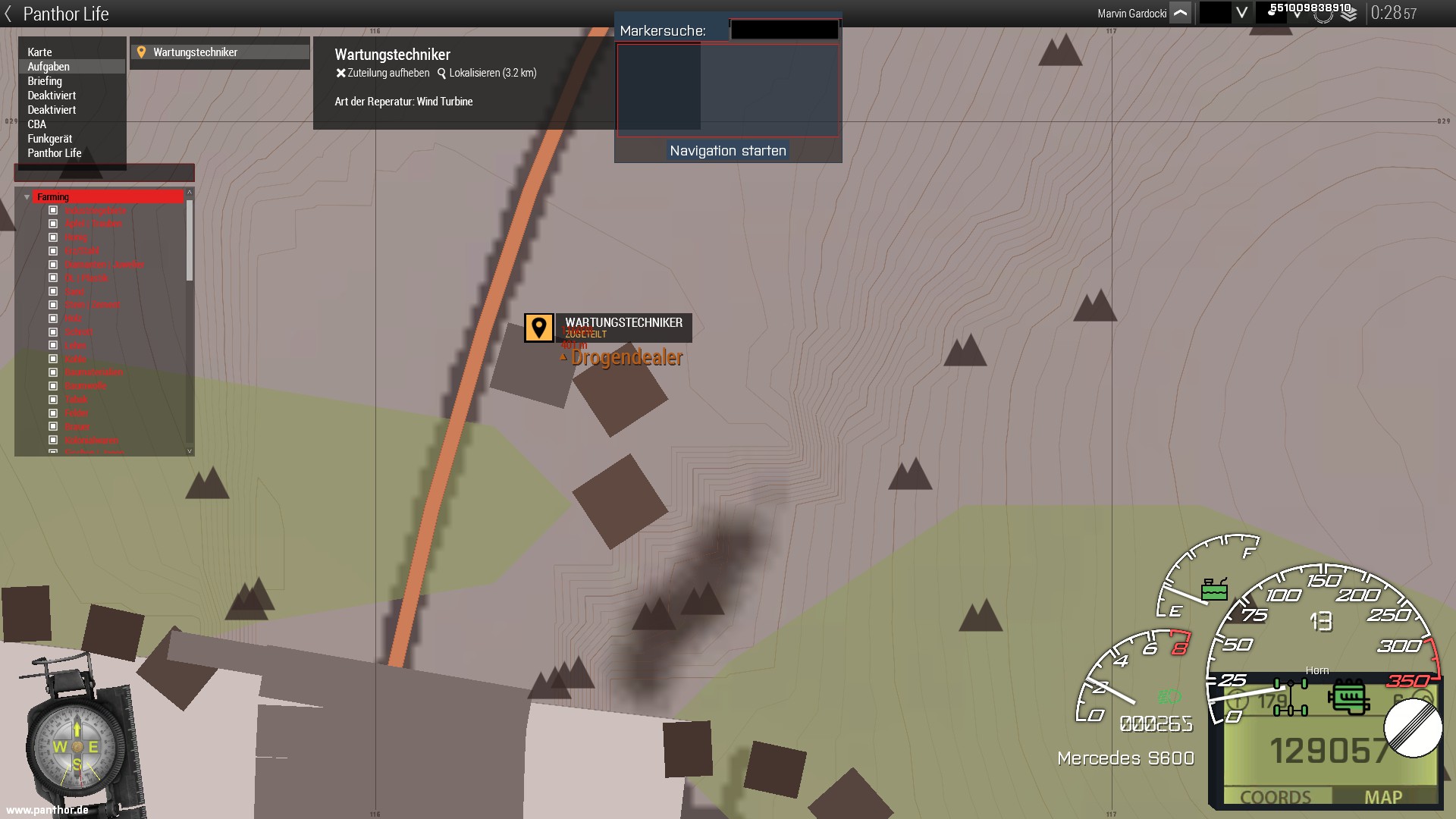Collapse the player name panel arrow
Image resolution: width=1456 pixels, height=819 pixels.
pos(1180,14)
